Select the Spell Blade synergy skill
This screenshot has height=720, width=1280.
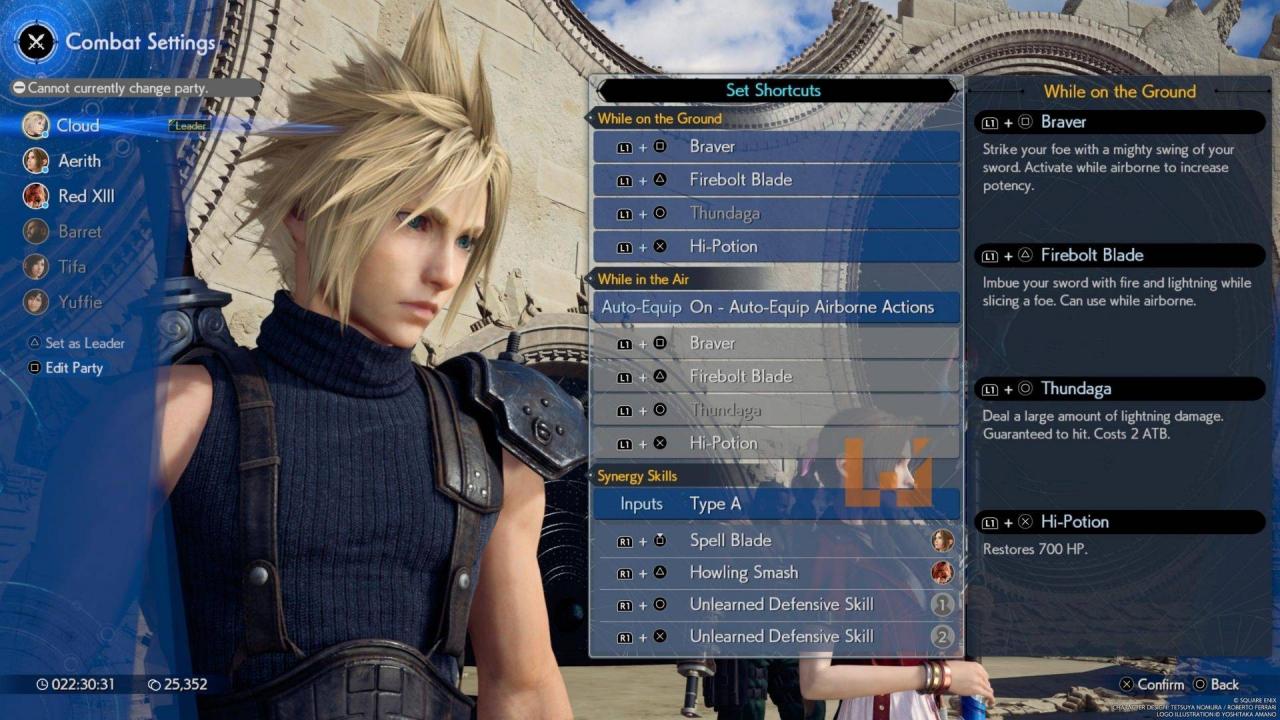(775, 540)
